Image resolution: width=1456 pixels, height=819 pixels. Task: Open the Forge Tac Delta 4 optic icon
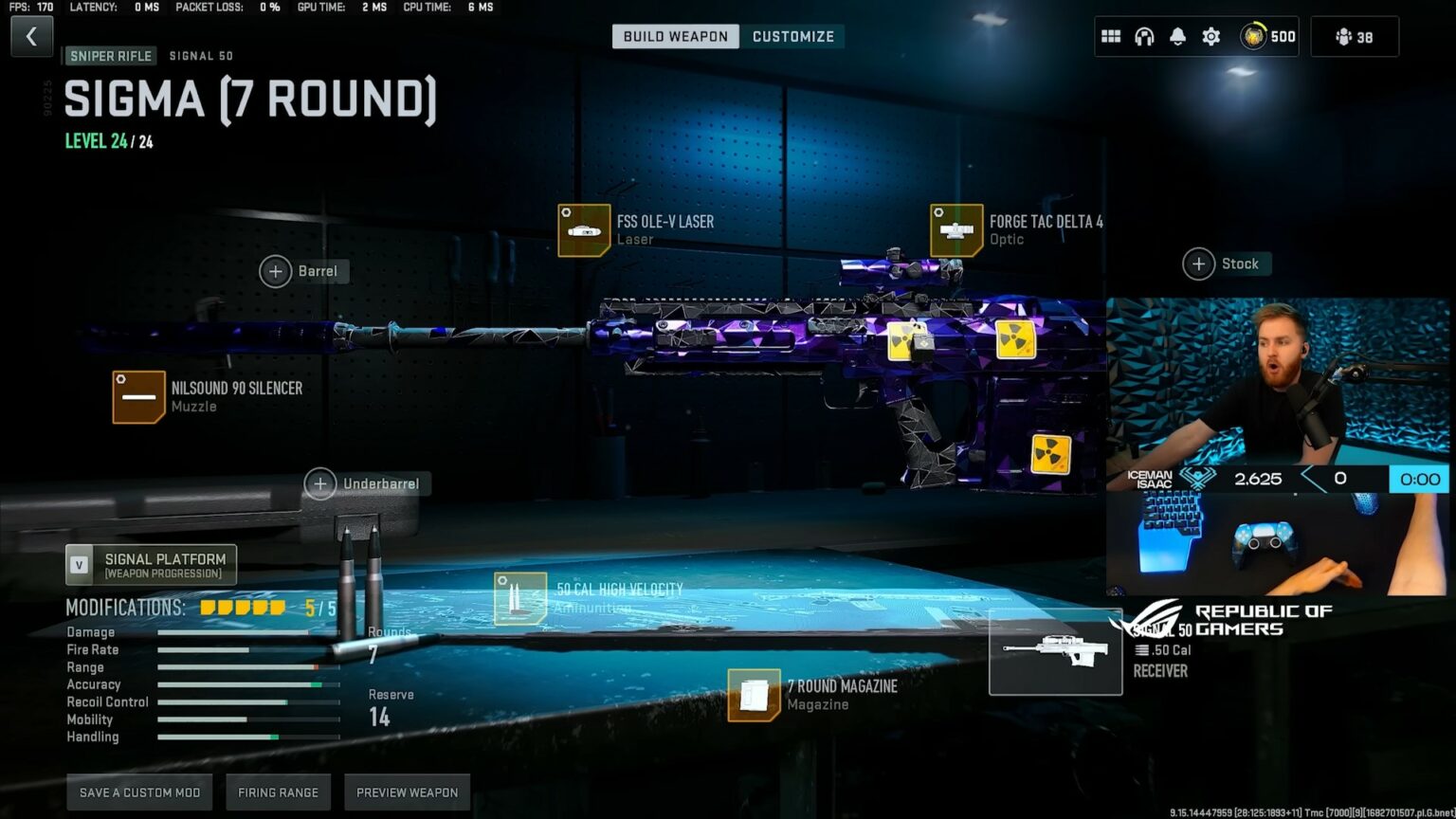(957, 230)
